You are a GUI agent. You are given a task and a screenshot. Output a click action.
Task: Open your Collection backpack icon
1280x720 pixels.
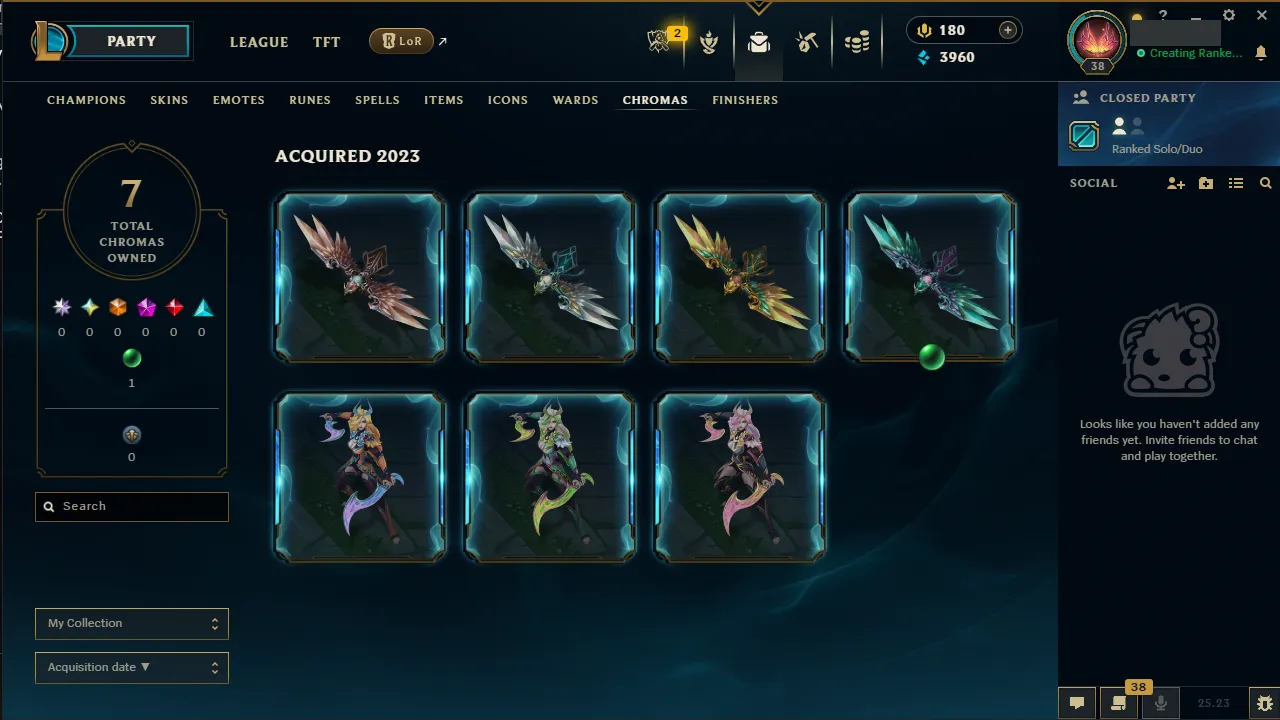[758, 42]
